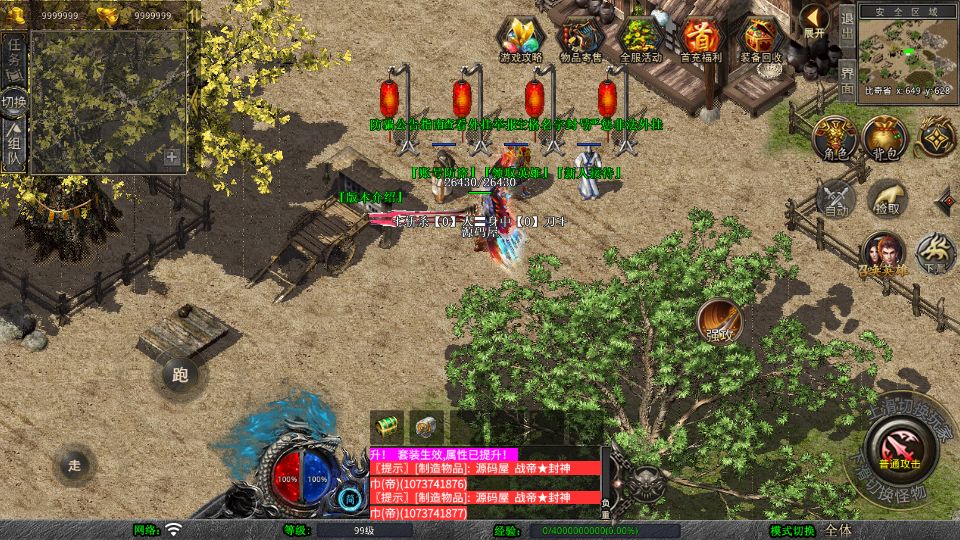This screenshot has height=540, width=960.
Task: Click the 界面 interface button
Action: 846,78
